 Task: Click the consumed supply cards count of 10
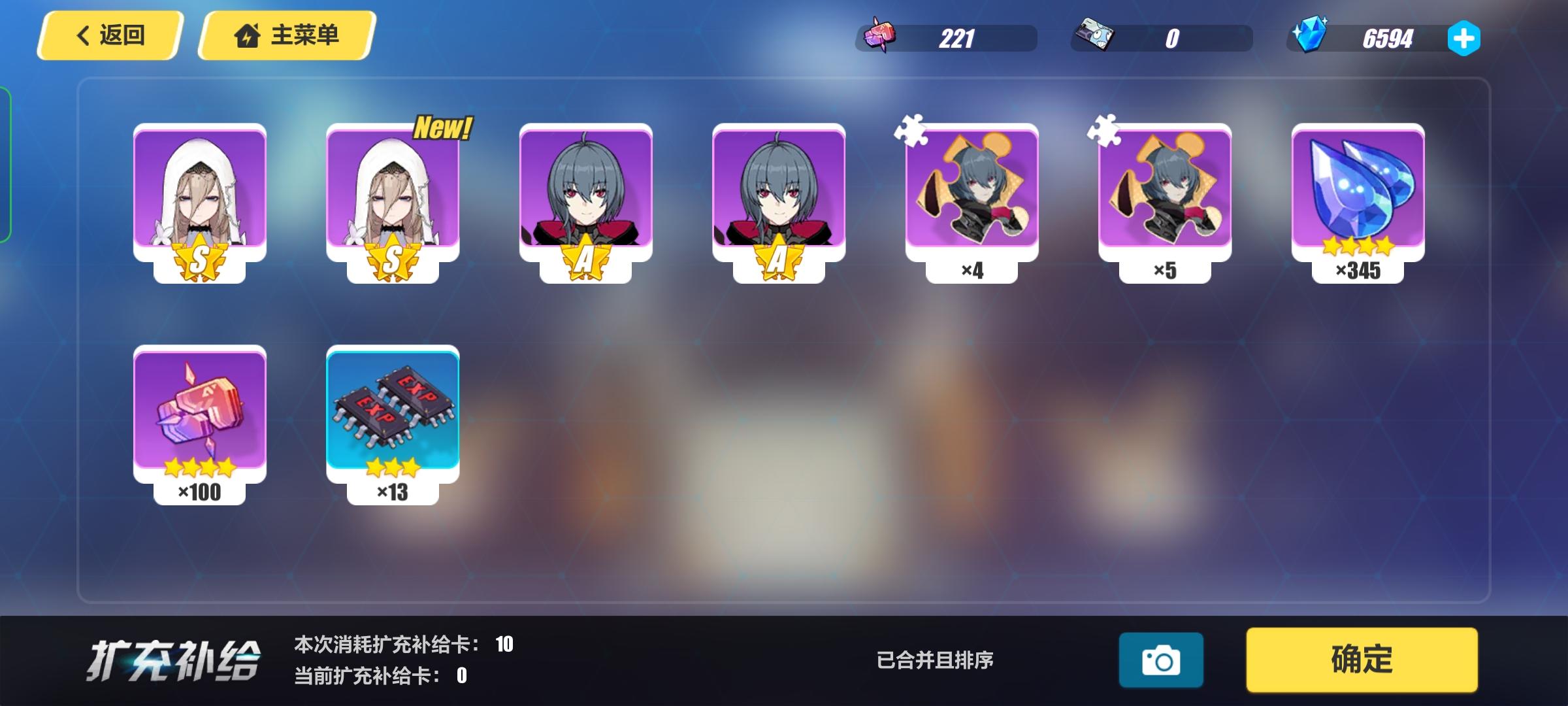click(506, 643)
